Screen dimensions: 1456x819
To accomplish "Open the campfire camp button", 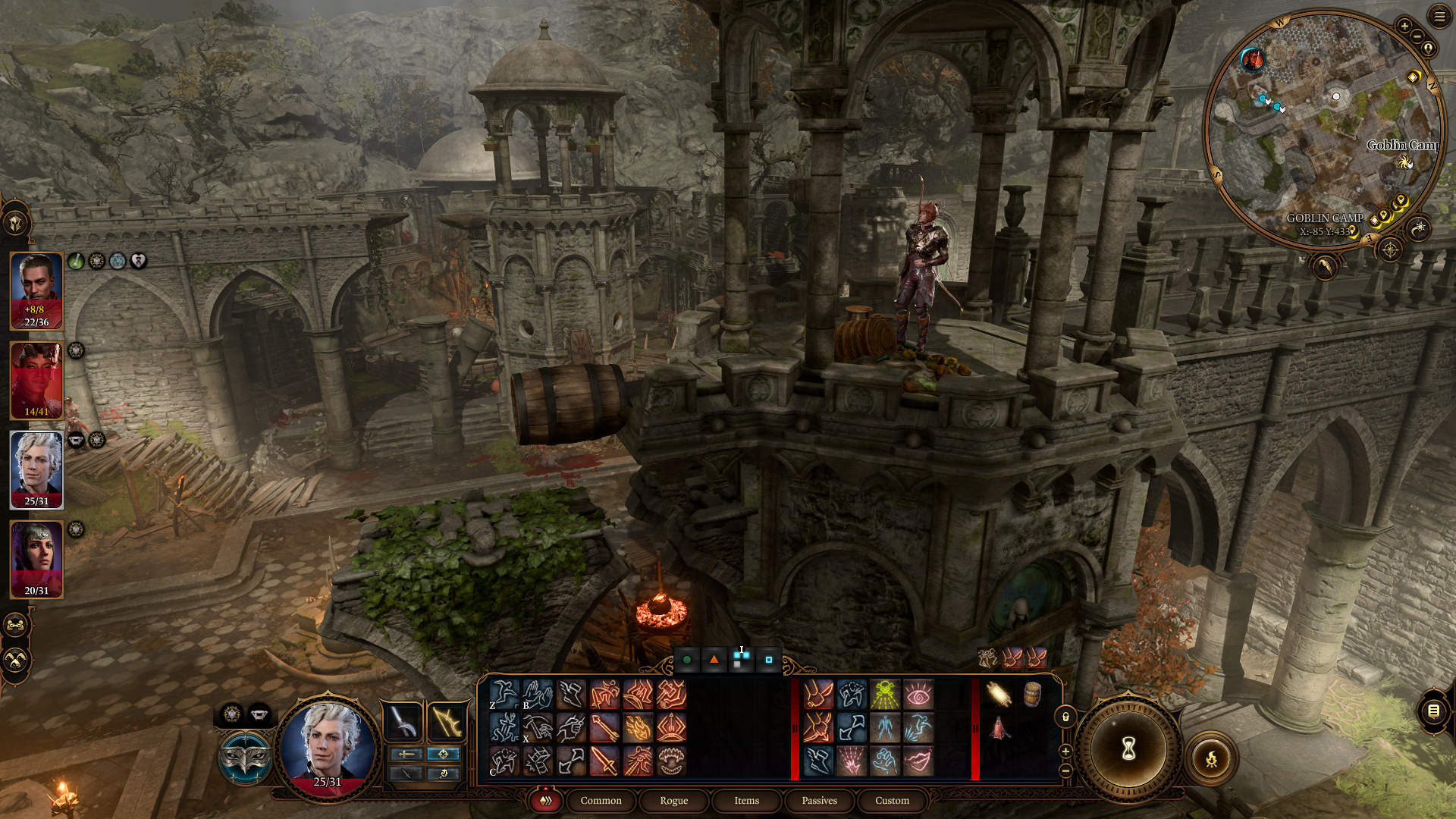I will (1211, 758).
